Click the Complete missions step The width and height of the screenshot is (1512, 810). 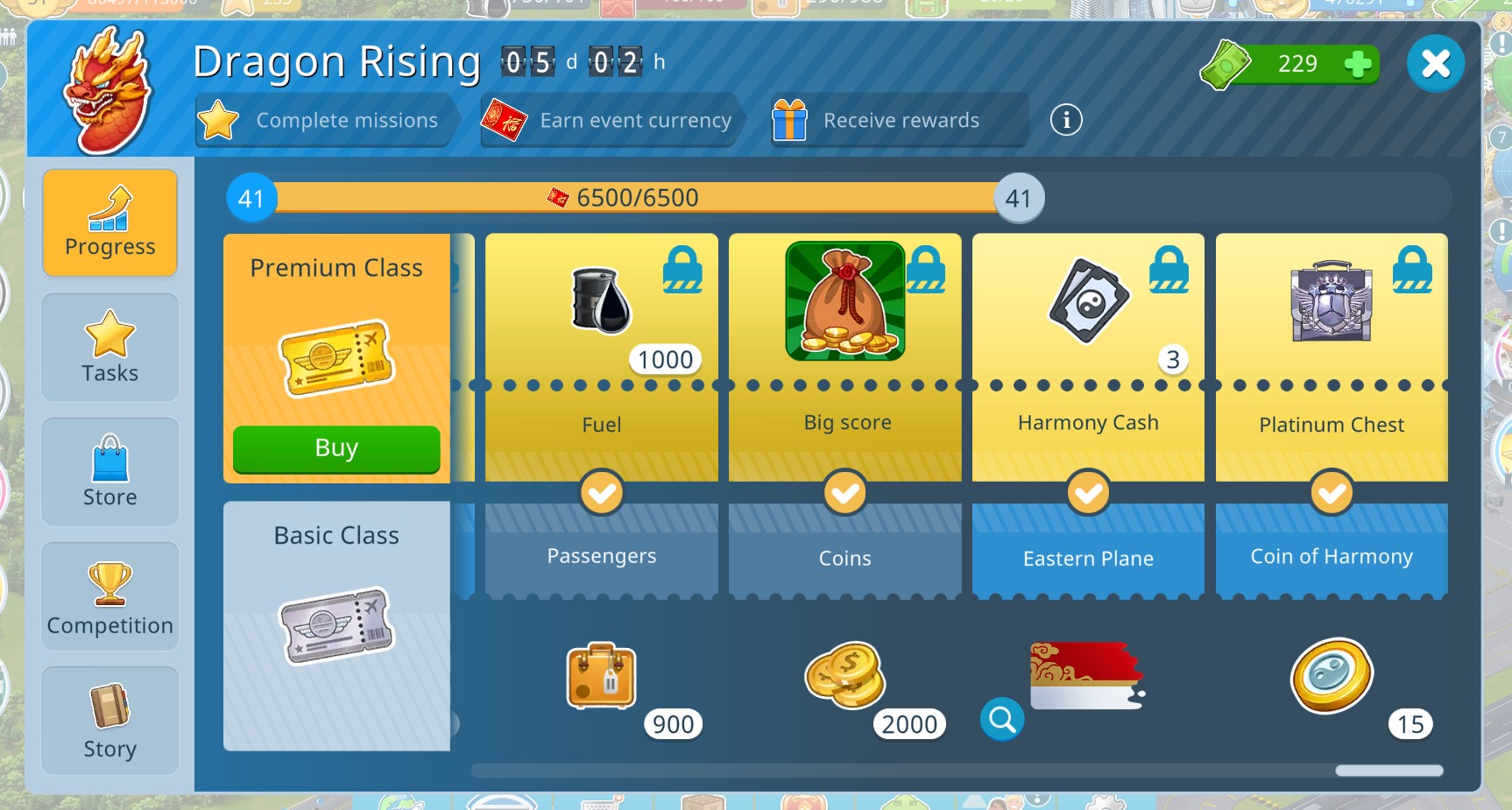pos(324,120)
